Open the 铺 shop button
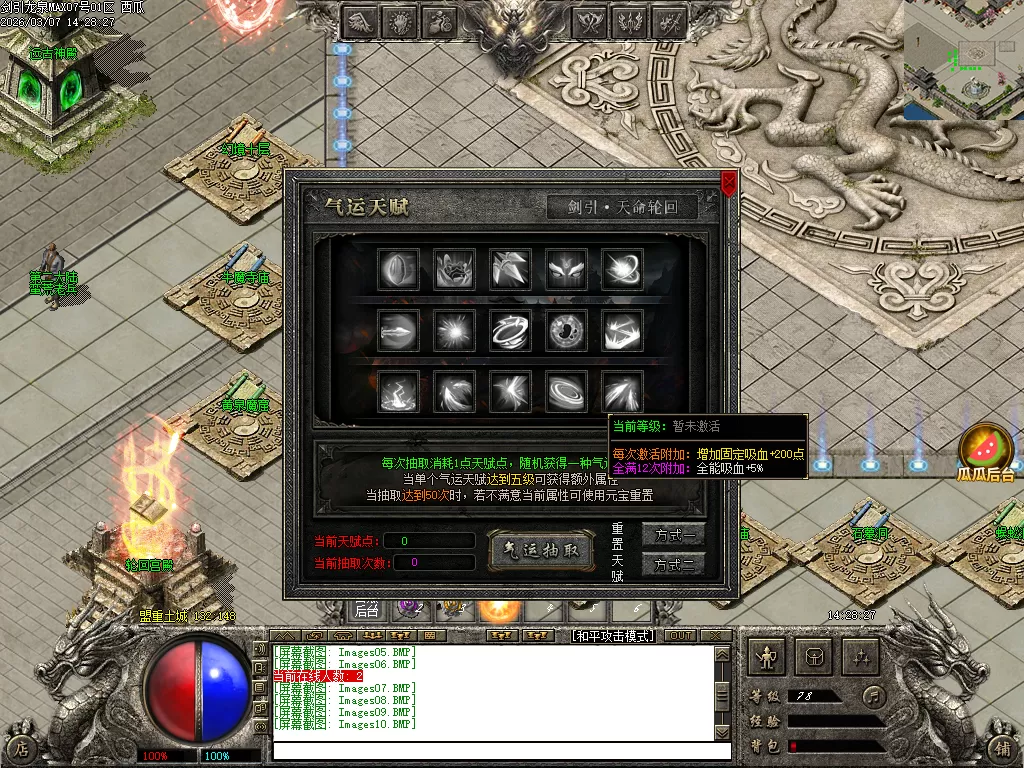The height and width of the screenshot is (768, 1024). [x=1000, y=748]
